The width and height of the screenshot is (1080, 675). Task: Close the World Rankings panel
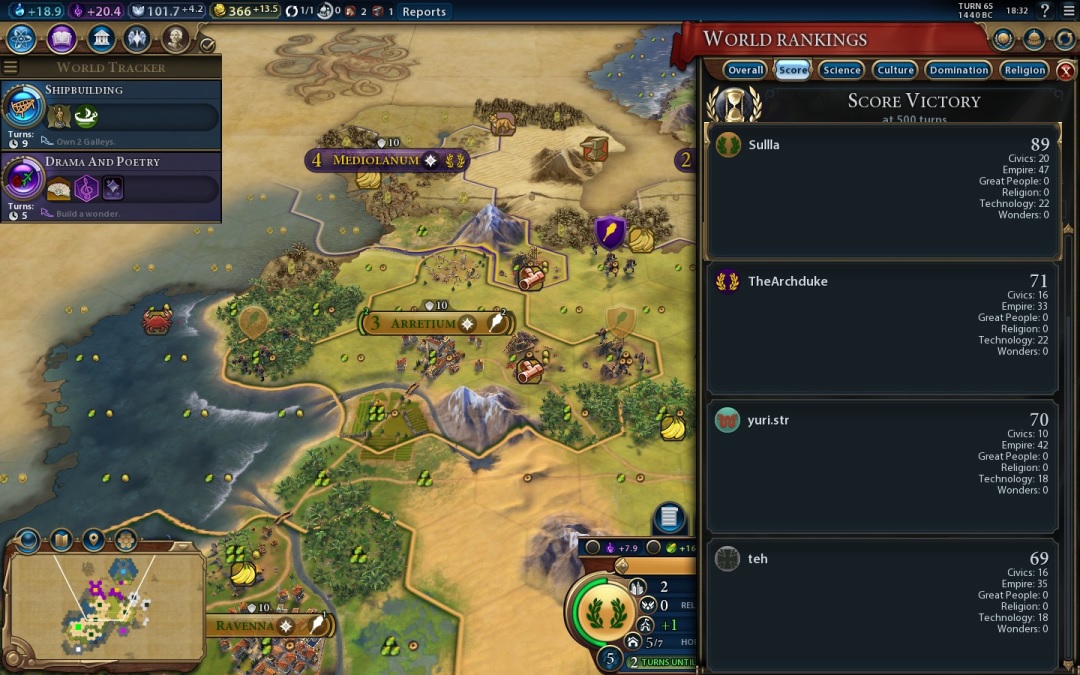(1066, 70)
